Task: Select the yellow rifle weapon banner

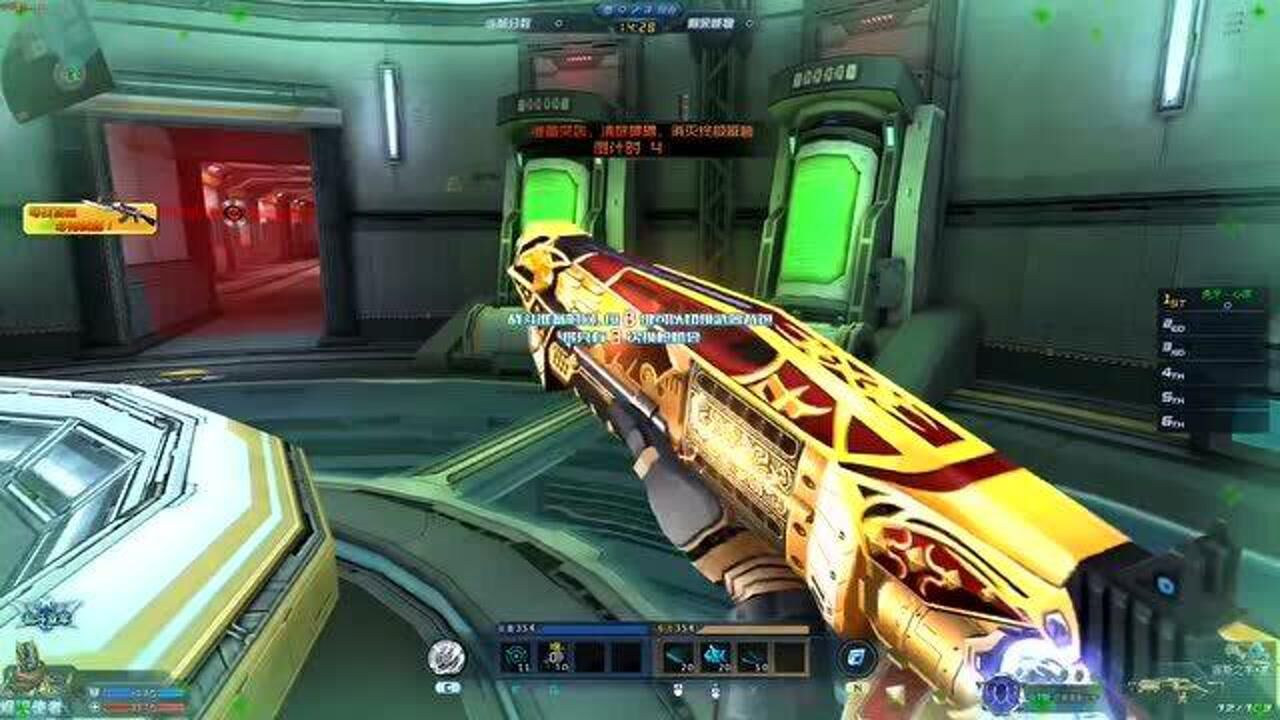Action: 91,218
